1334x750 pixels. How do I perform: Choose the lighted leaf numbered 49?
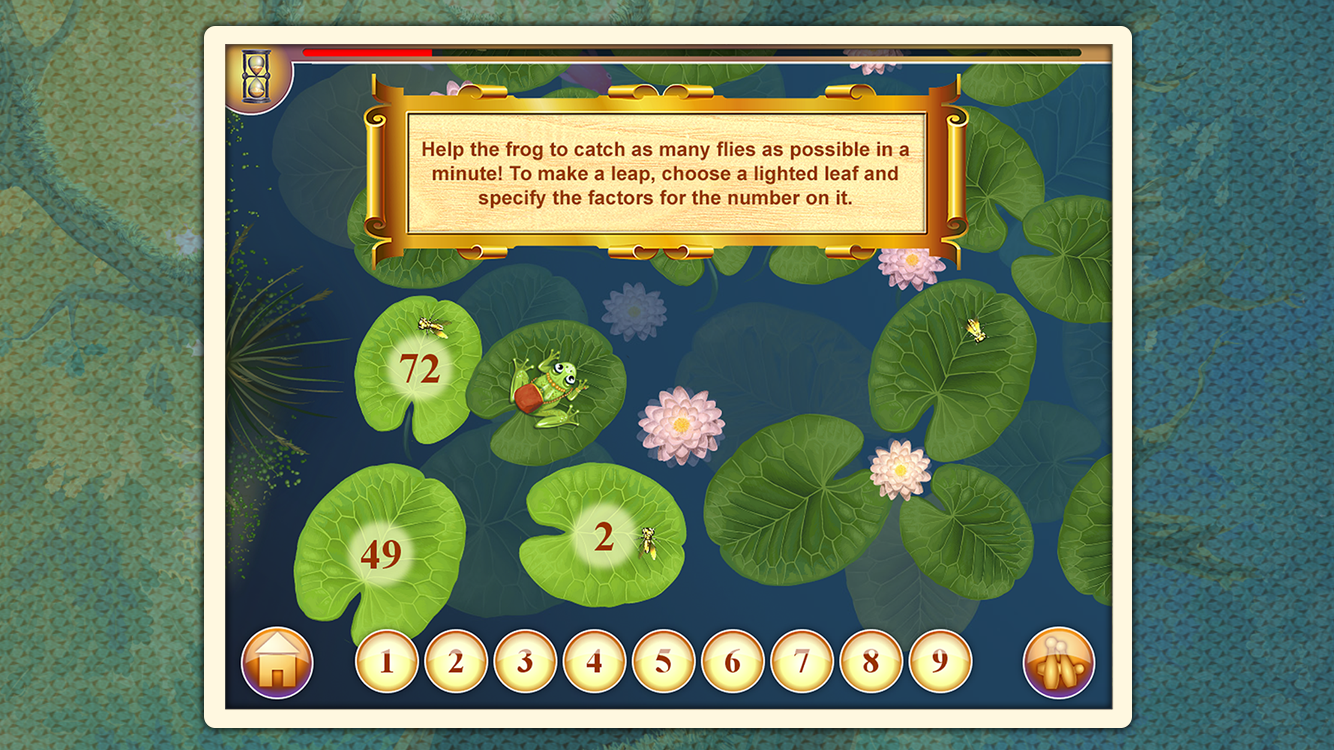click(381, 553)
